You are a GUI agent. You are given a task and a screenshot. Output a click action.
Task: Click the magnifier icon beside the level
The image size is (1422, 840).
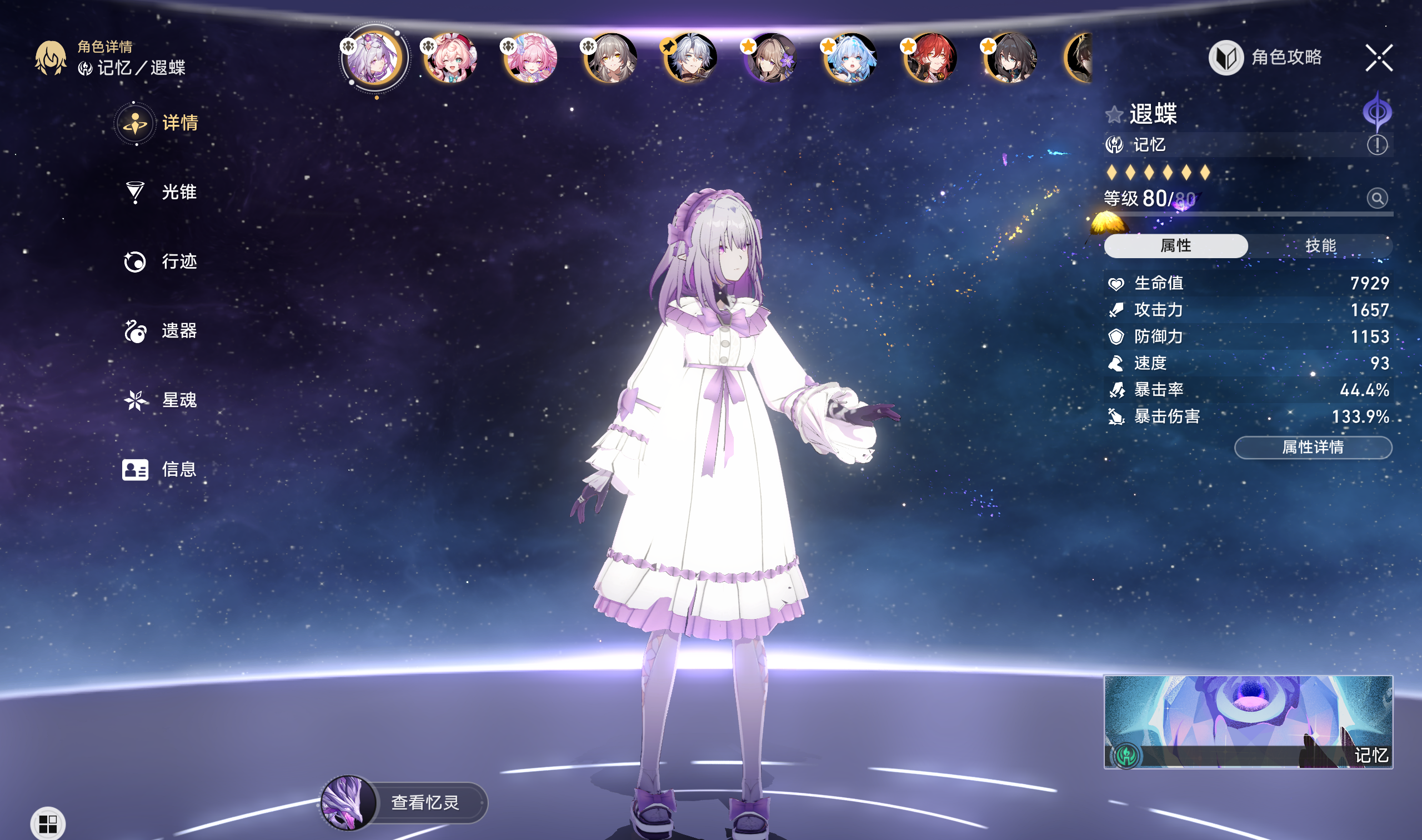pos(1376,198)
